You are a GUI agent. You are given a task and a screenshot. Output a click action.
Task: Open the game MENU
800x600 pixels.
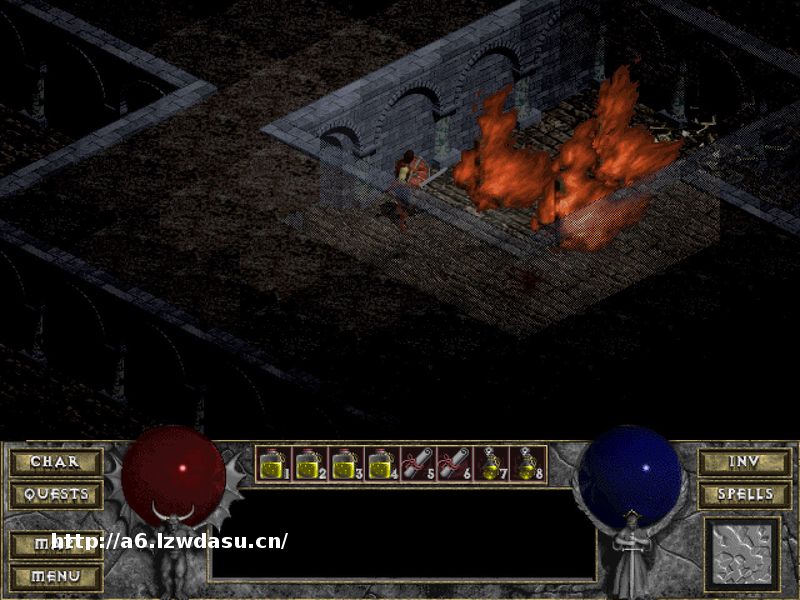click(x=56, y=577)
